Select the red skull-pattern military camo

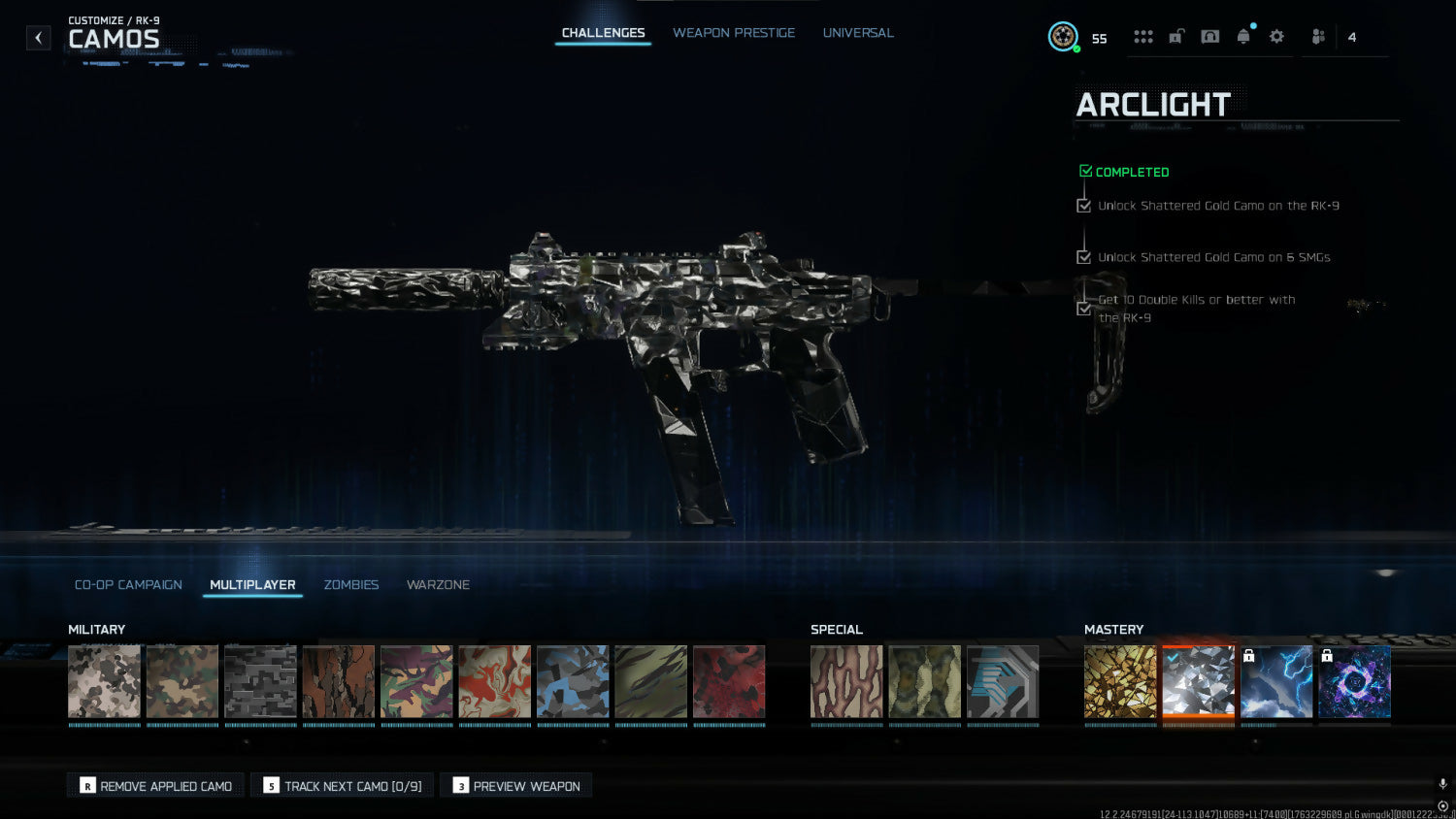point(729,681)
